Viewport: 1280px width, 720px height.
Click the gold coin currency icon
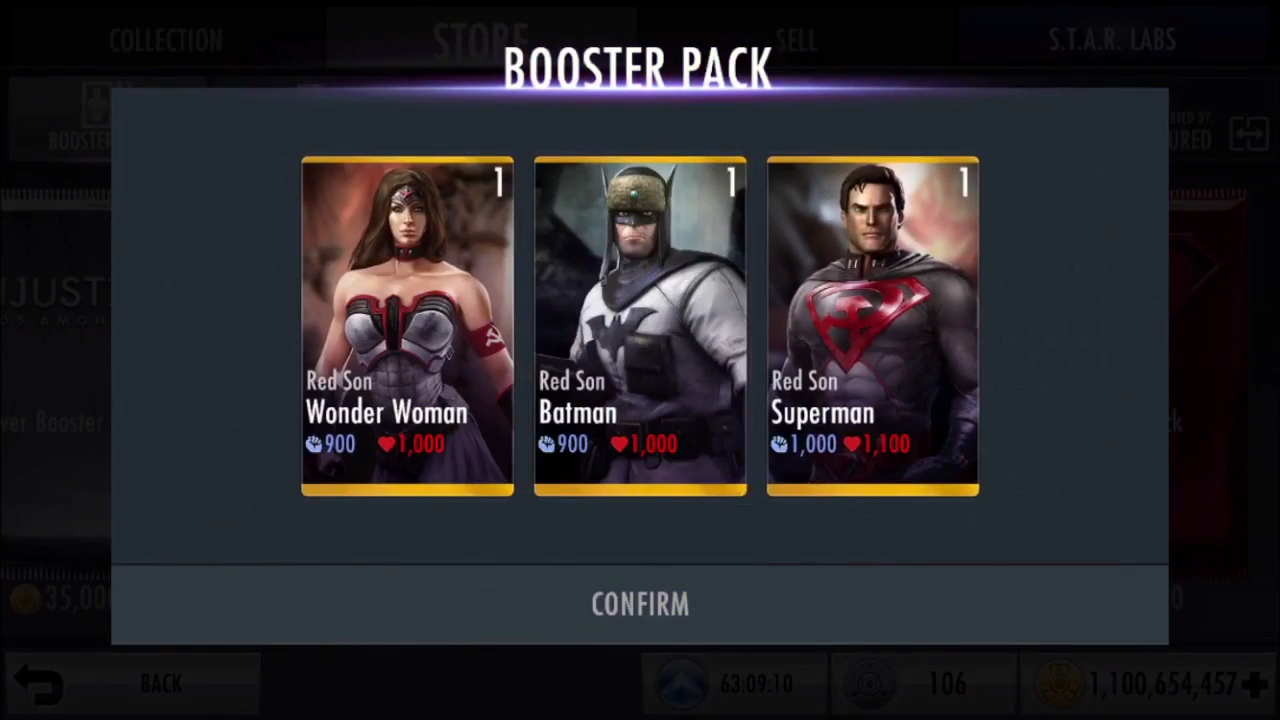(1060, 683)
